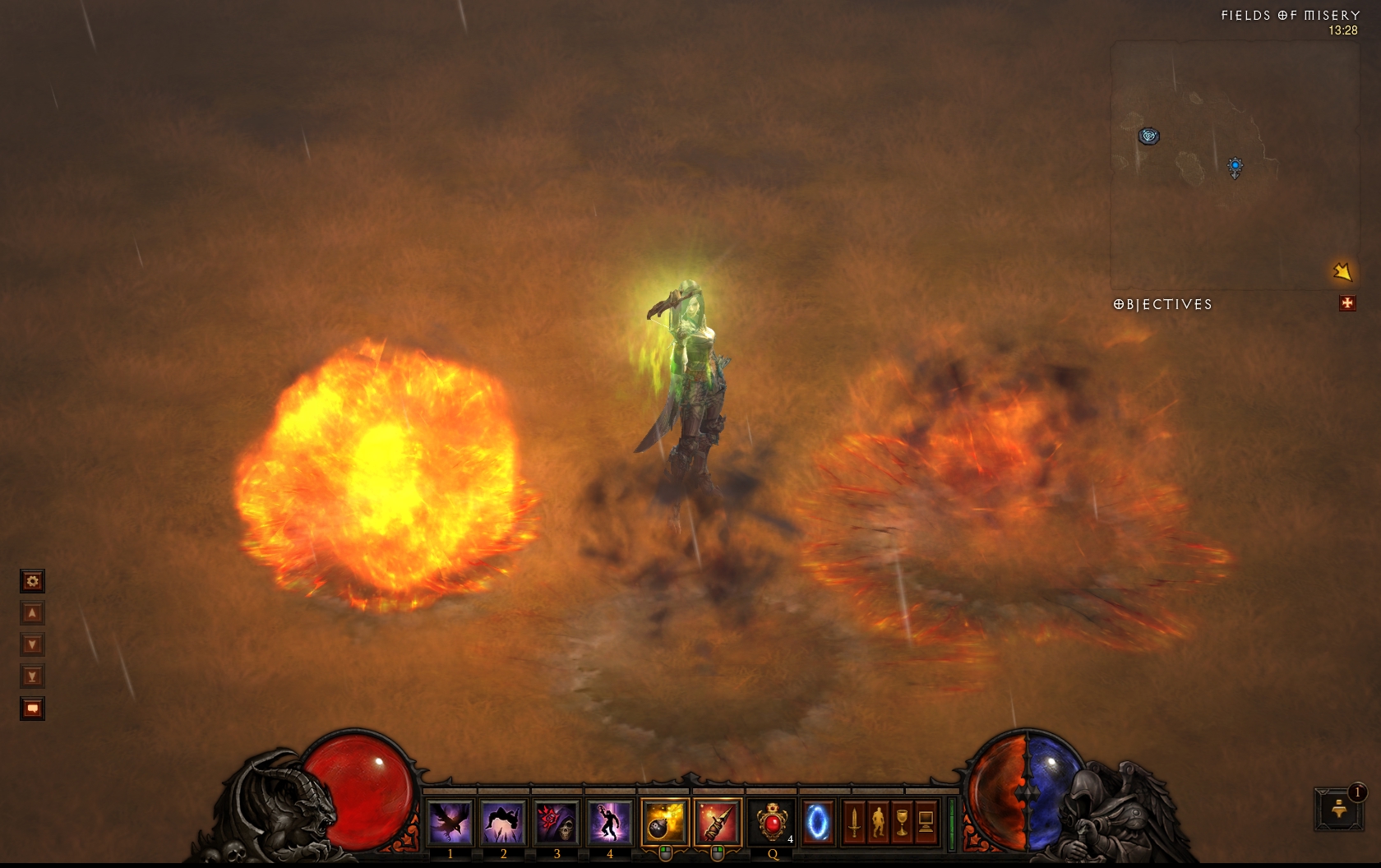
Task: Drink the red health potion
Action: [771, 821]
